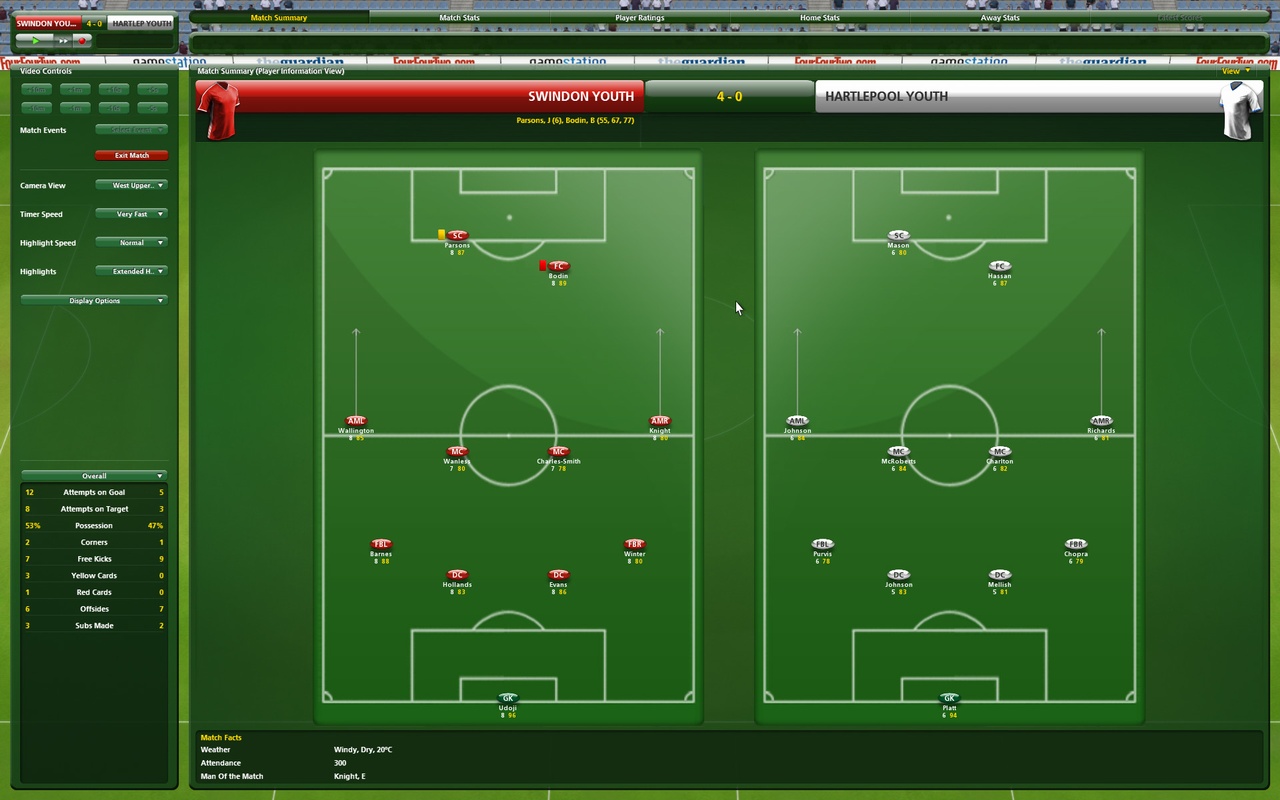This screenshot has width=1280, height=800.
Task: Open the Highlights dropdown showing Extended Highlights
Action: [131, 271]
